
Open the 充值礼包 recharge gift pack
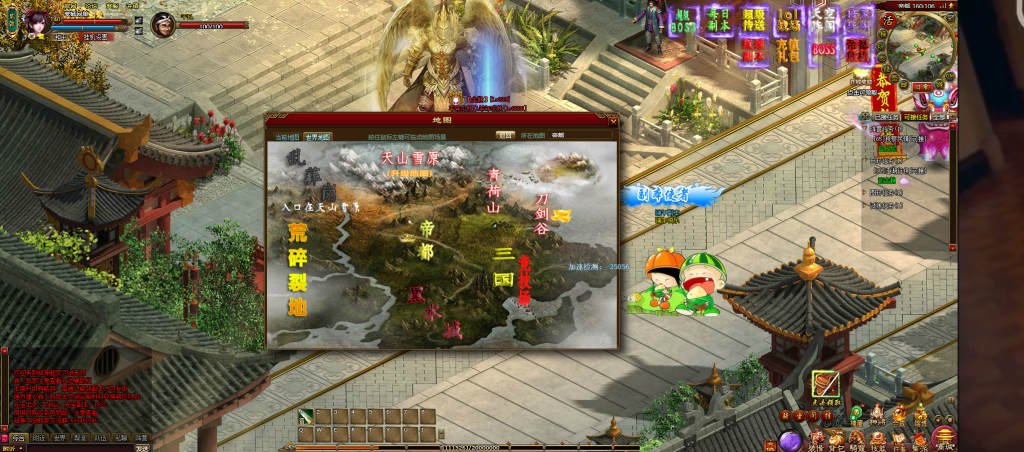[x=789, y=47]
